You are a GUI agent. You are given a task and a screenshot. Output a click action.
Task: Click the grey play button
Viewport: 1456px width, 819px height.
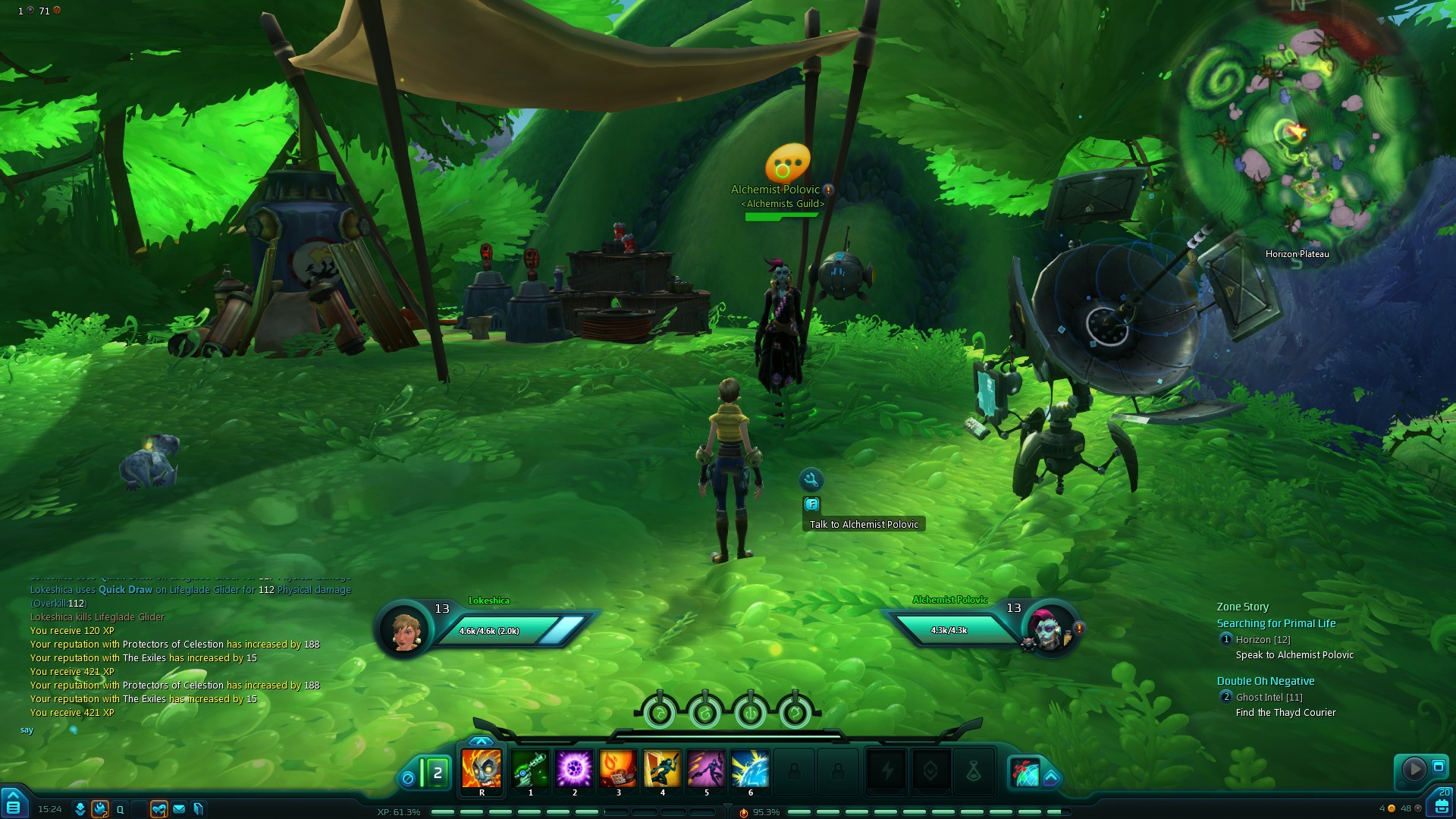pos(1414,769)
